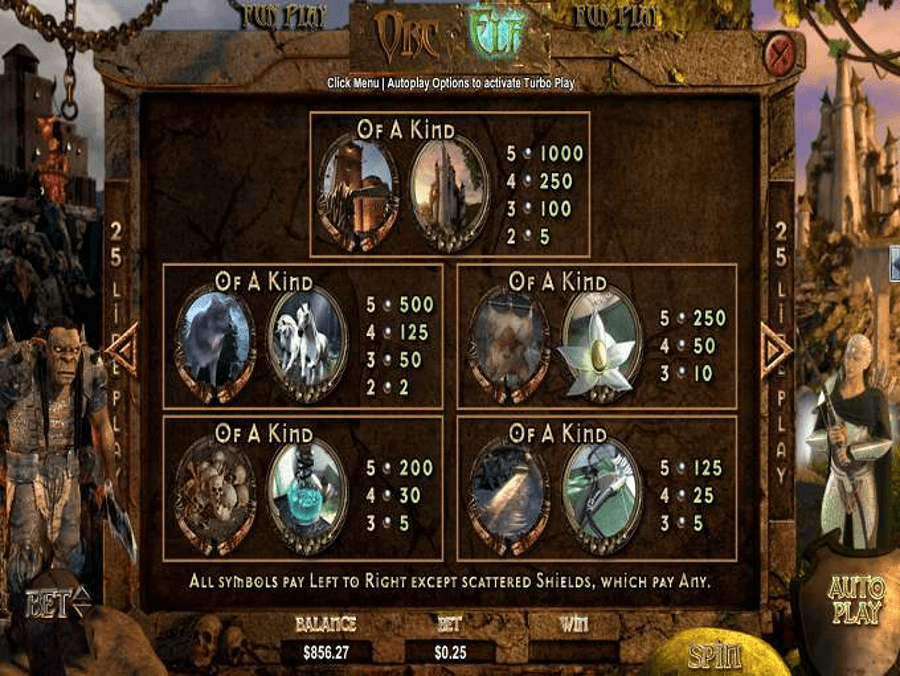Spin the reels
This screenshot has height=676, width=900.
[714, 657]
